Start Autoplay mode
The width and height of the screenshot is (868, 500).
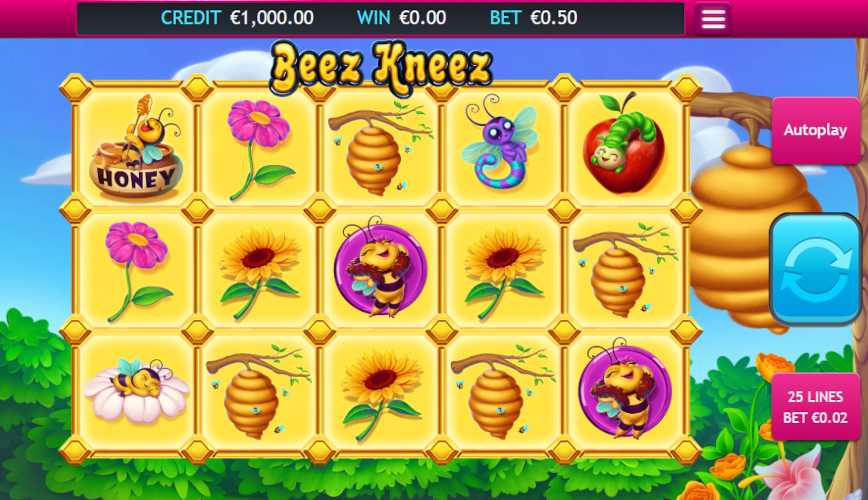[x=814, y=131]
